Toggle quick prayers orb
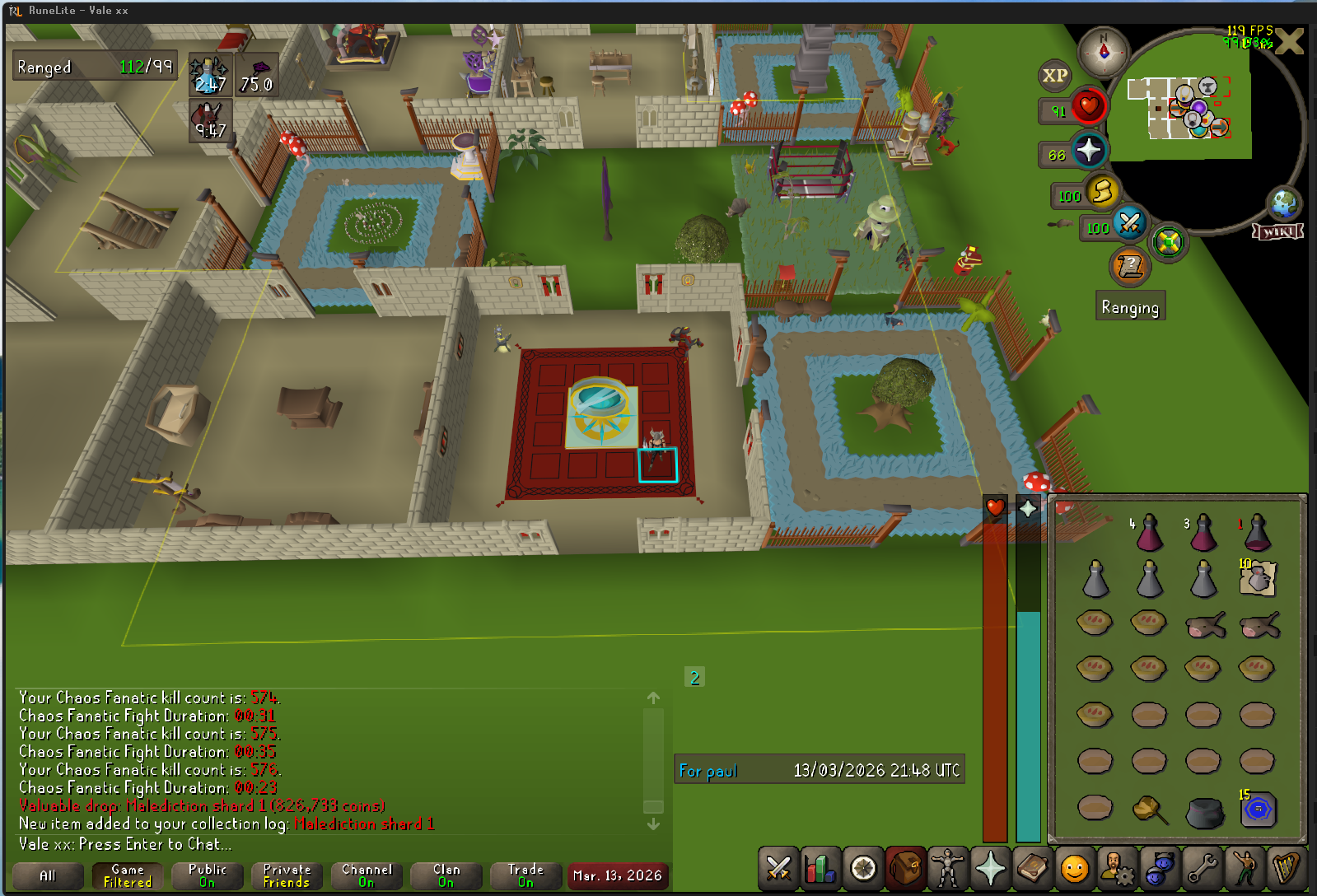 click(x=1088, y=151)
